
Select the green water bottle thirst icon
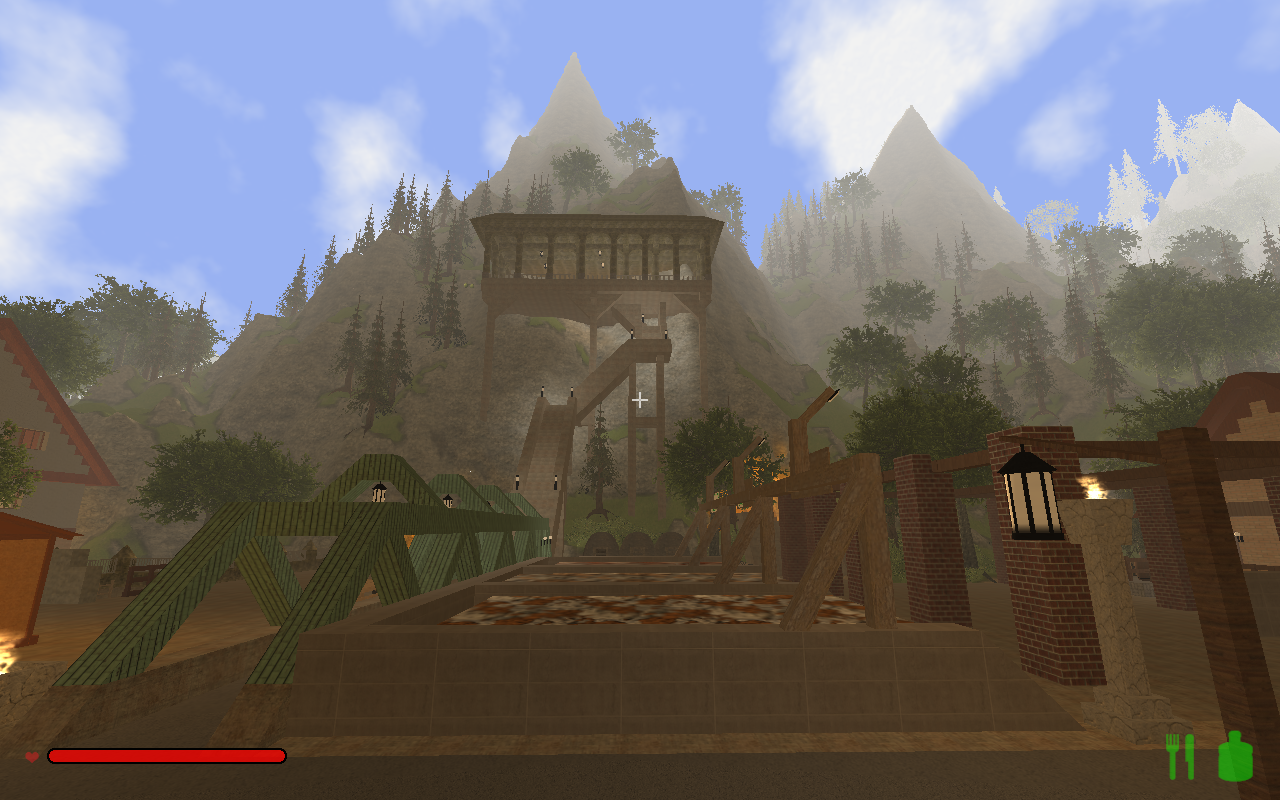1235,756
